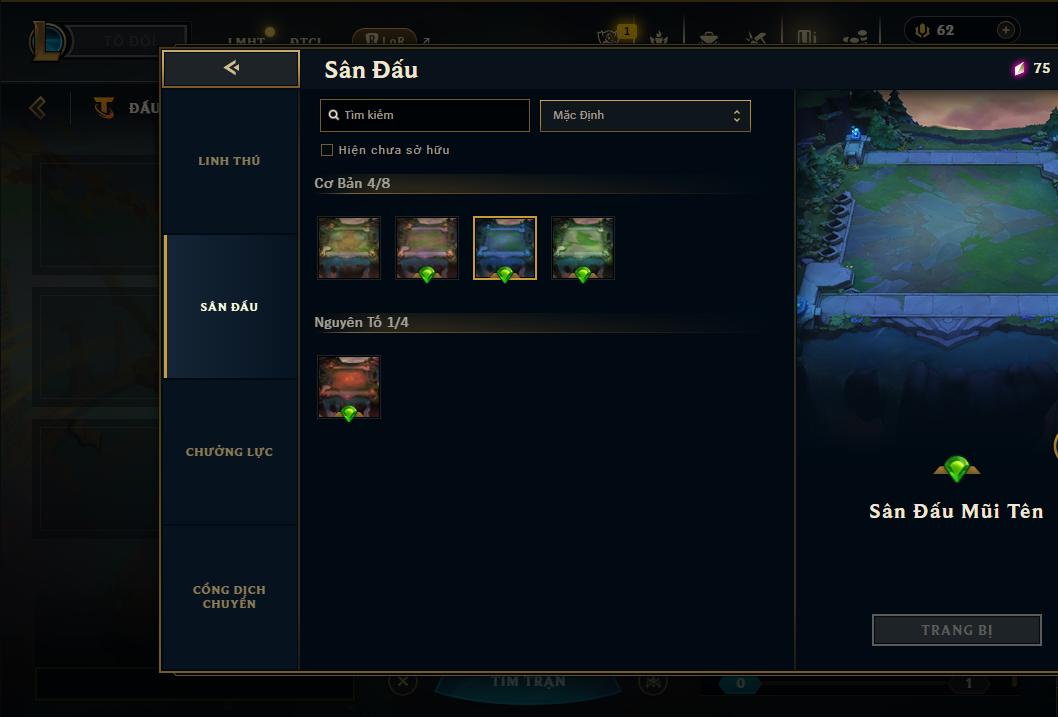Select the Chưởng Lực tab

click(x=229, y=452)
